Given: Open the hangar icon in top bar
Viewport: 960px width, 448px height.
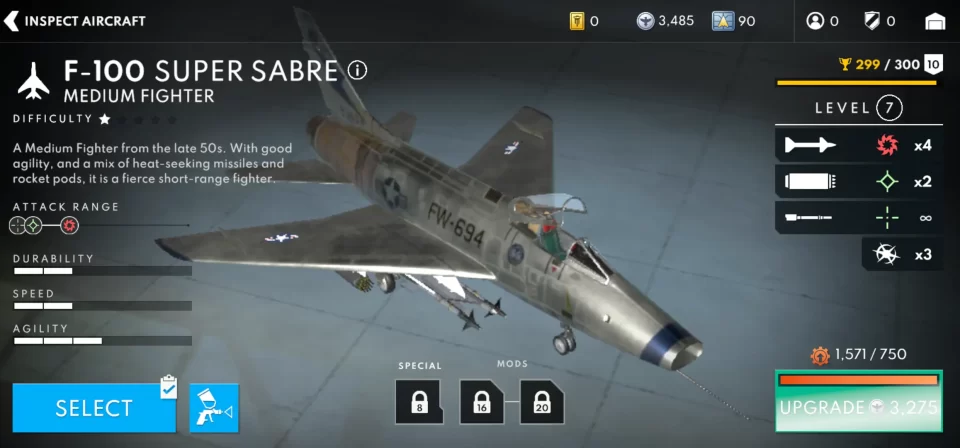Looking at the screenshot, I should pyautogui.click(x=935, y=21).
